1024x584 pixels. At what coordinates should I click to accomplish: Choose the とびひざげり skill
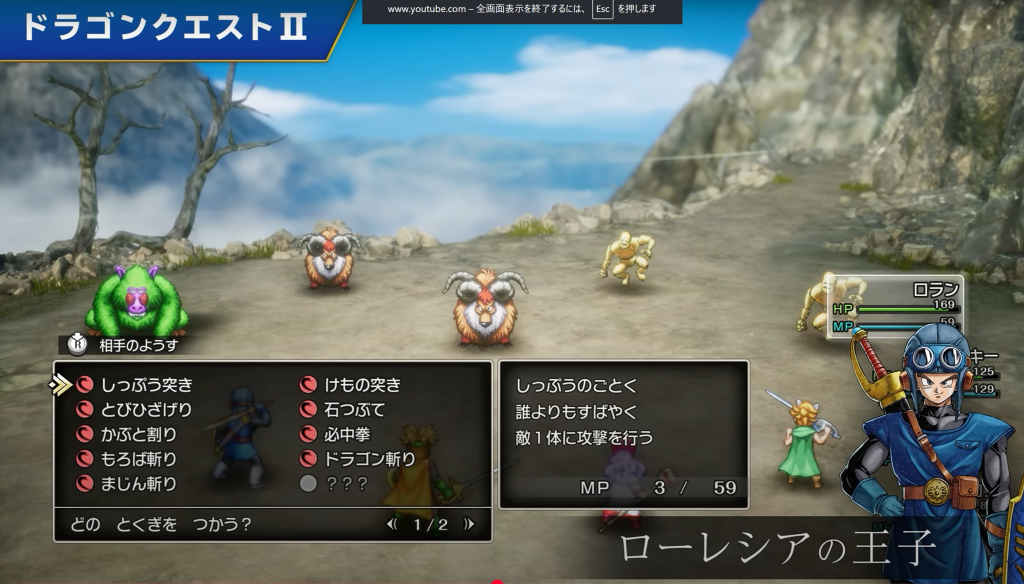[x=146, y=409]
